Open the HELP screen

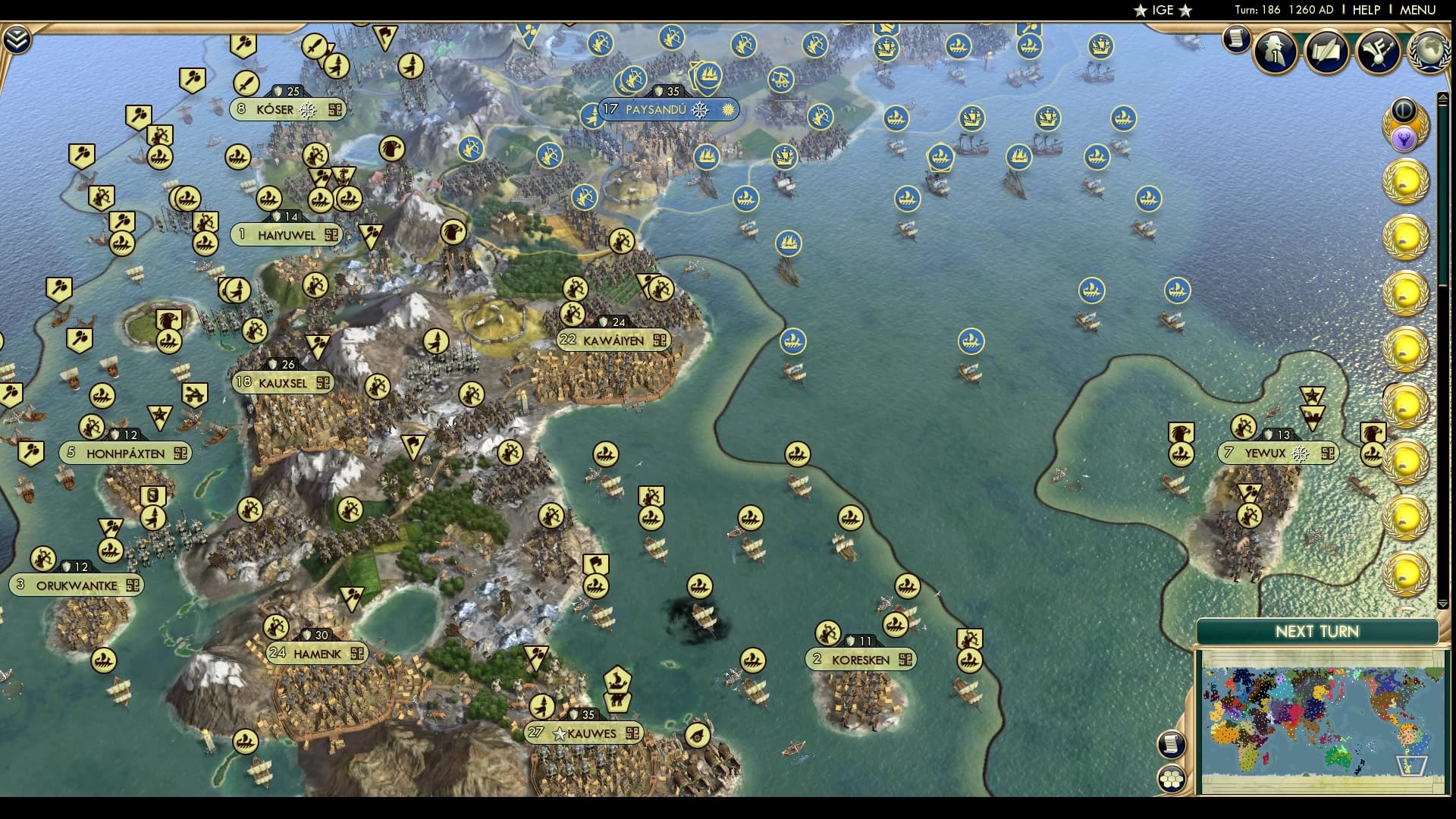(x=1365, y=10)
